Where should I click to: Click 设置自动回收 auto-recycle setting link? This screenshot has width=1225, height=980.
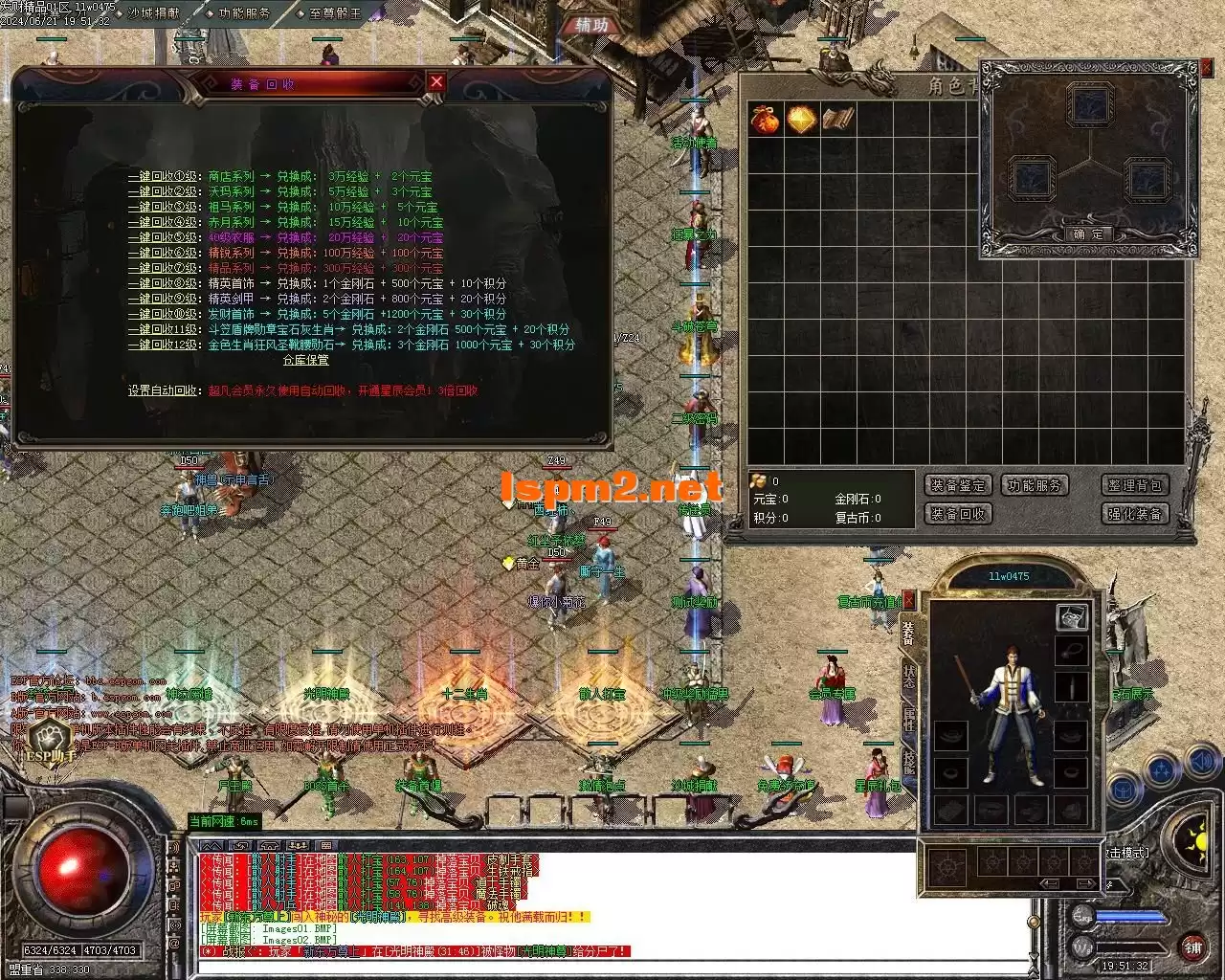pos(165,390)
